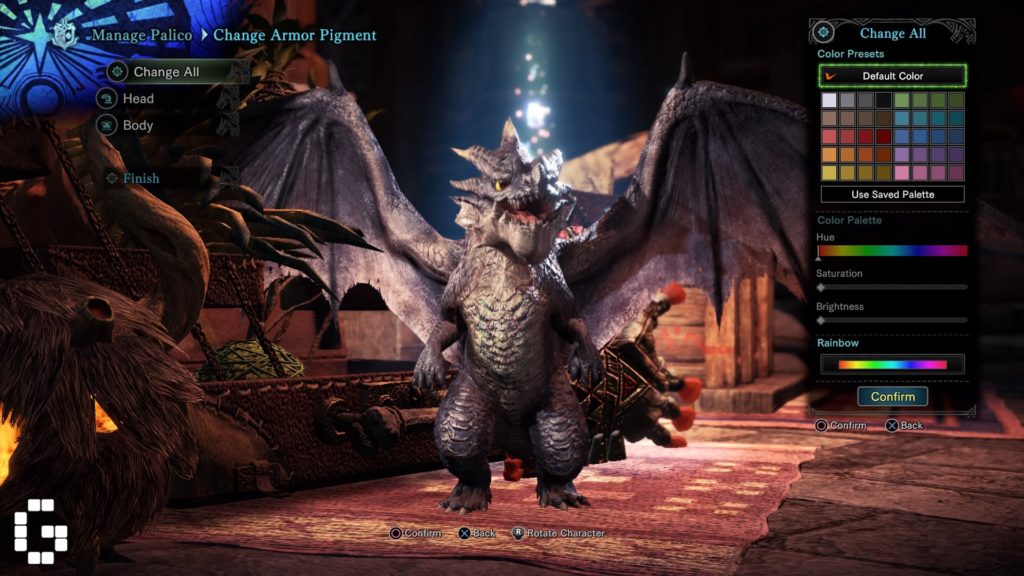The image size is (1024, 576).
Task: Set the Saturation slider
Action: click(x=892, y=287)
